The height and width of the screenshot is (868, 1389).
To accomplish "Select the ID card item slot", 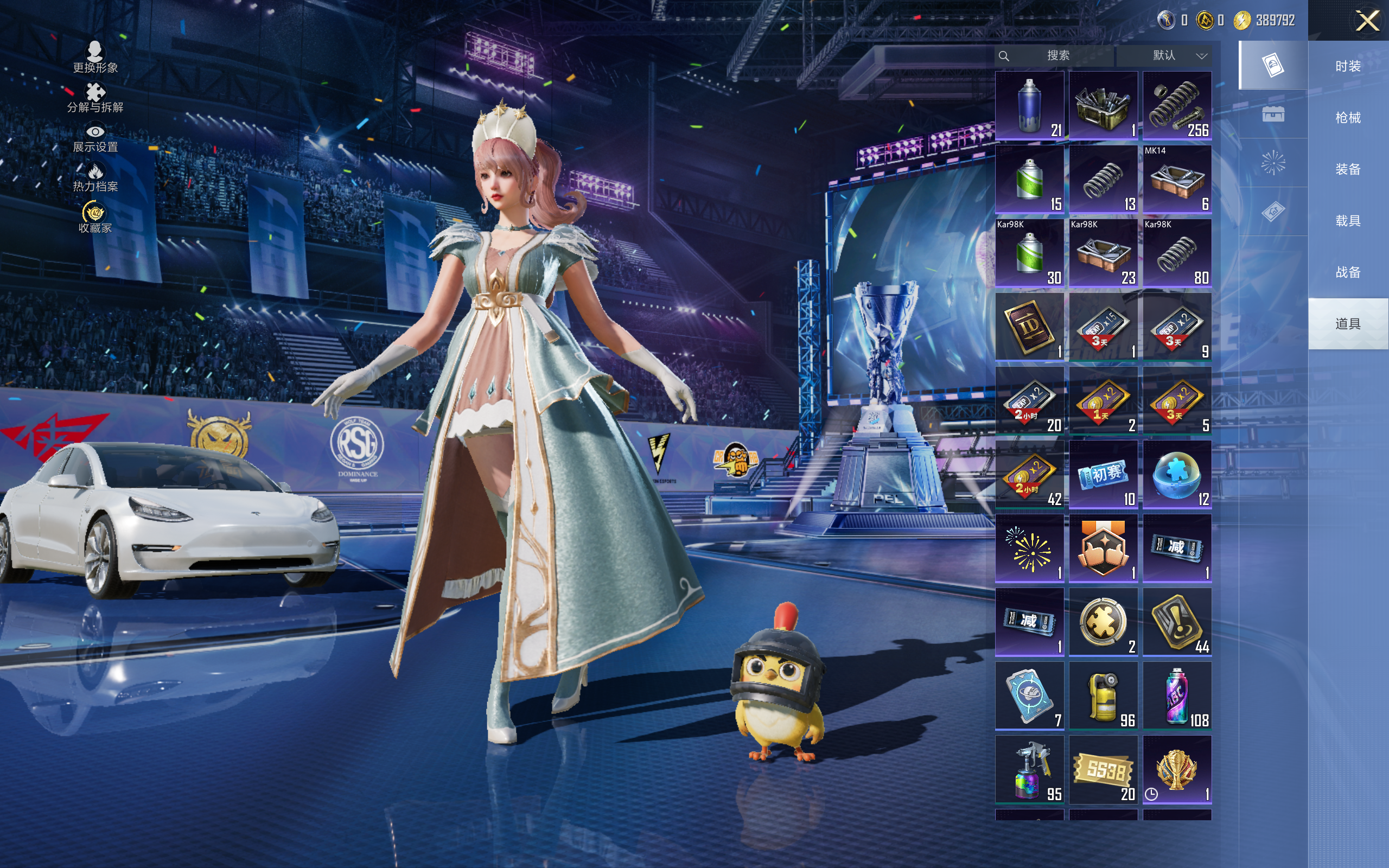I will click(1029, 327).
